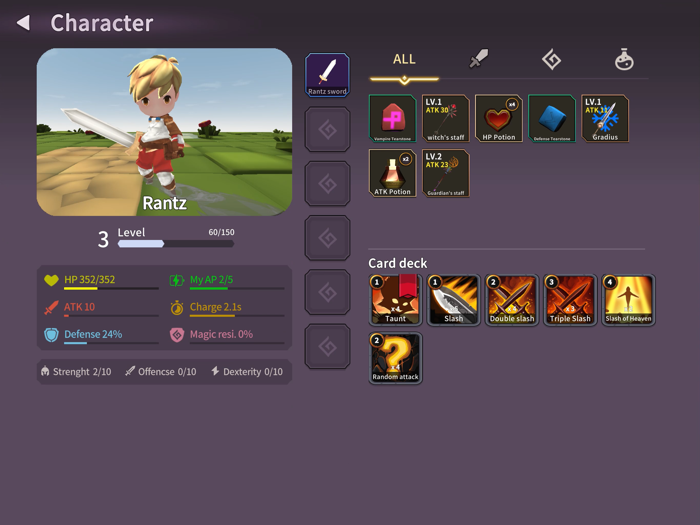Switch to the ALL inventory tab
Screen dimensions: 700x525
click(x=404, y=60)
